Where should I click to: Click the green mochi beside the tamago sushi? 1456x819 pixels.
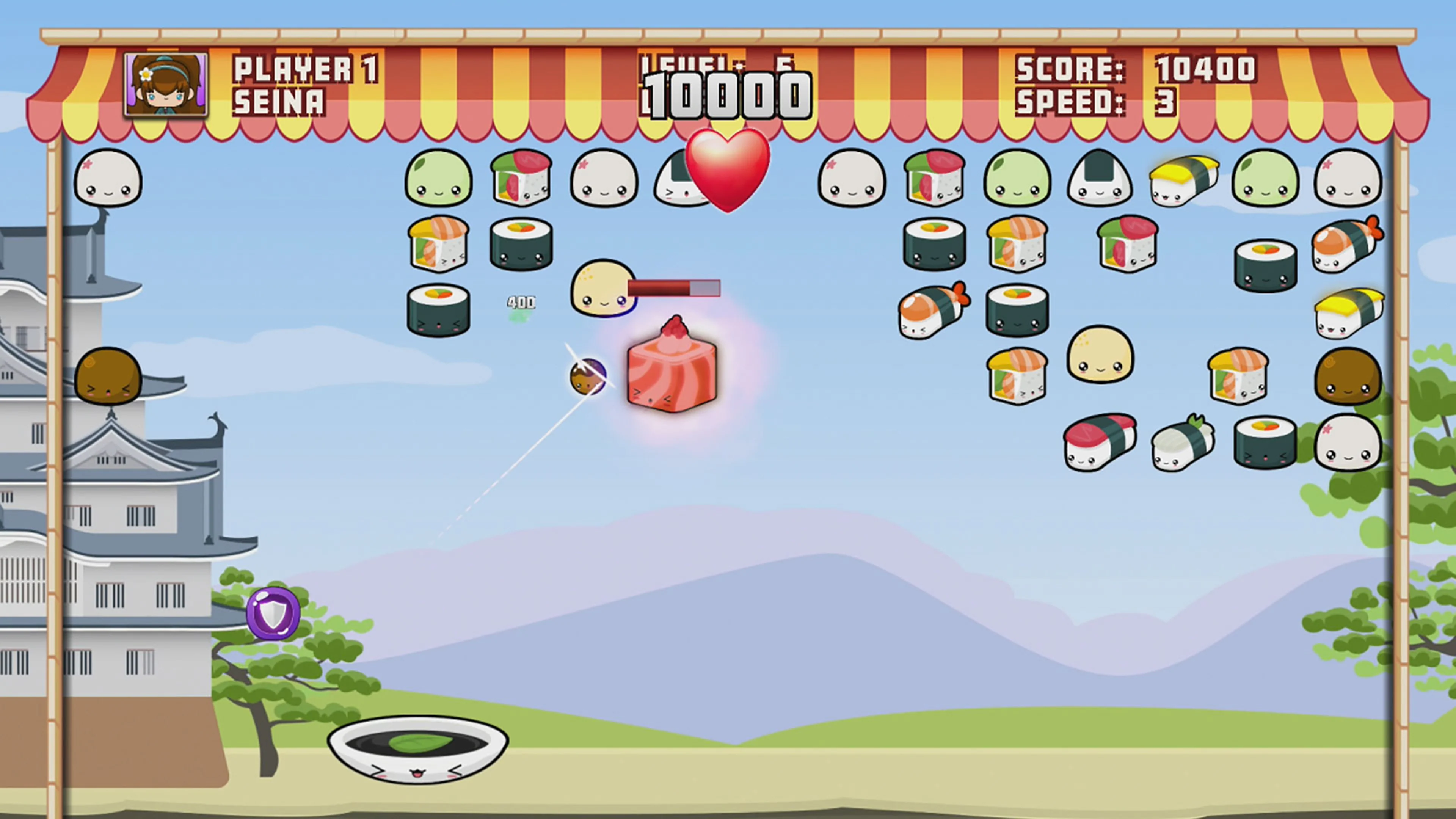point(1266,178)
